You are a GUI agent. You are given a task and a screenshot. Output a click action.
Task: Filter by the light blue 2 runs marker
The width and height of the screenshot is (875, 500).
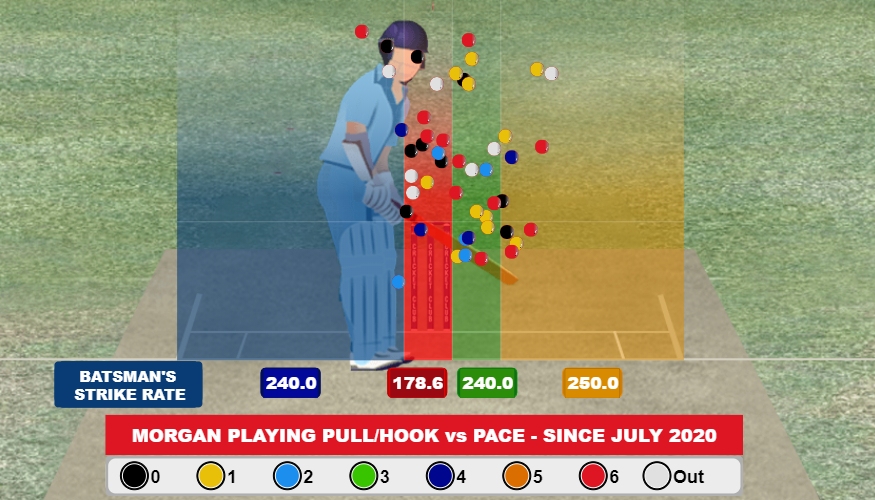pyautogui.click(x=287, y=476)
